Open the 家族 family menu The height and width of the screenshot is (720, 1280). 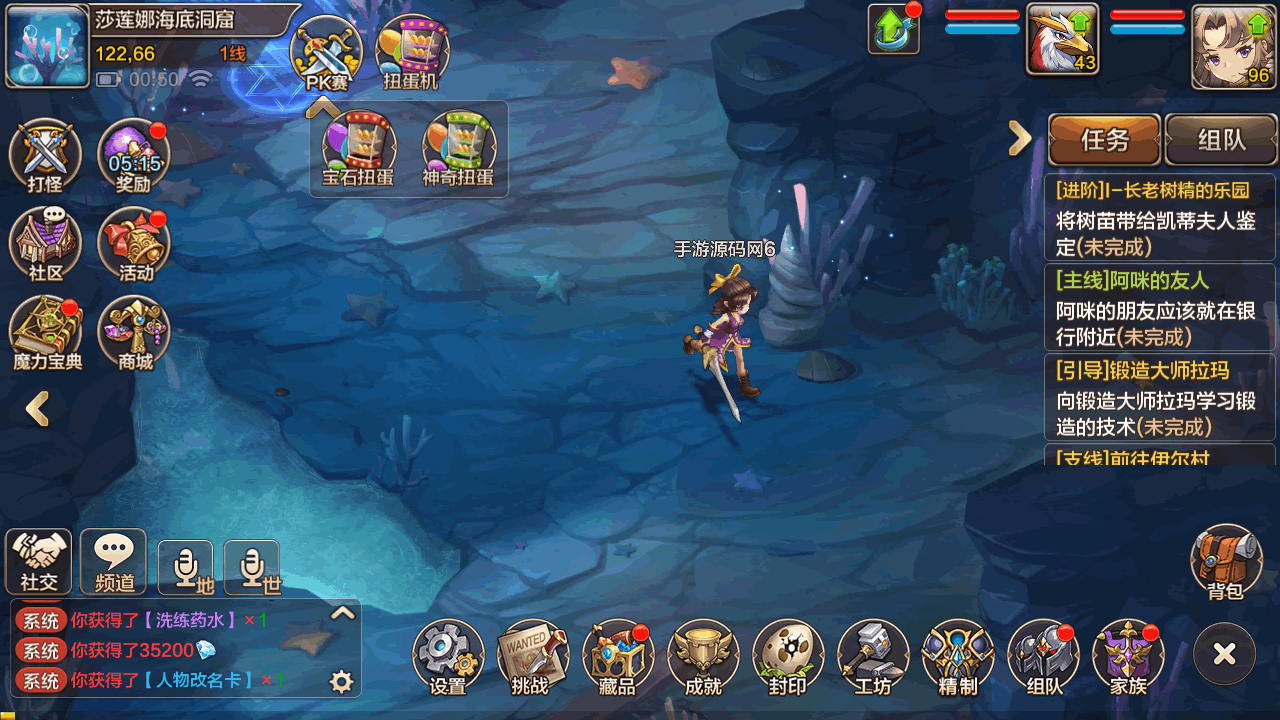[x=1128, y=656]
